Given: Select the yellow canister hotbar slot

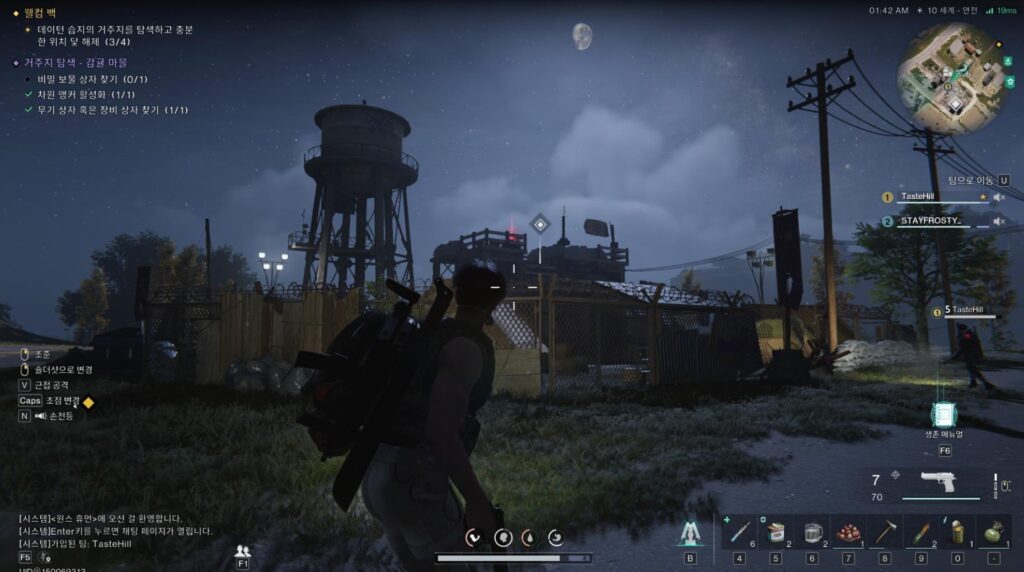Looking at the screenshot, I should (x=957, y=530).
